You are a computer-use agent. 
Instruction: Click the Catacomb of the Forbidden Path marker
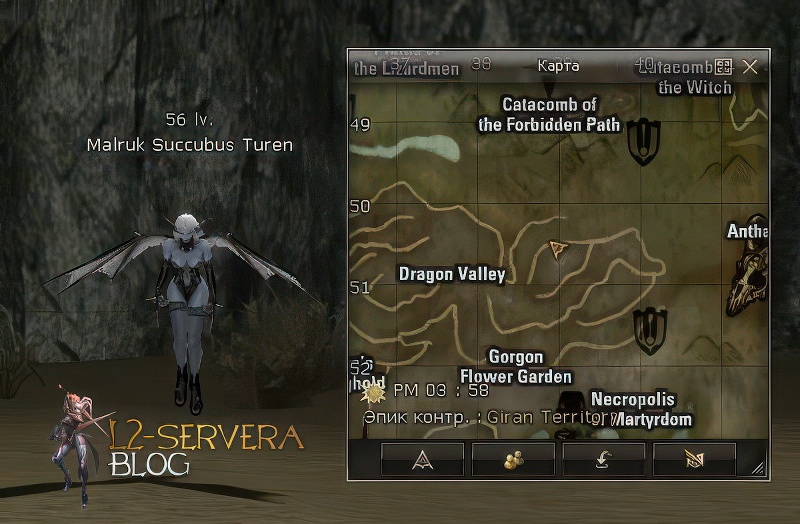tap(645, 141)
